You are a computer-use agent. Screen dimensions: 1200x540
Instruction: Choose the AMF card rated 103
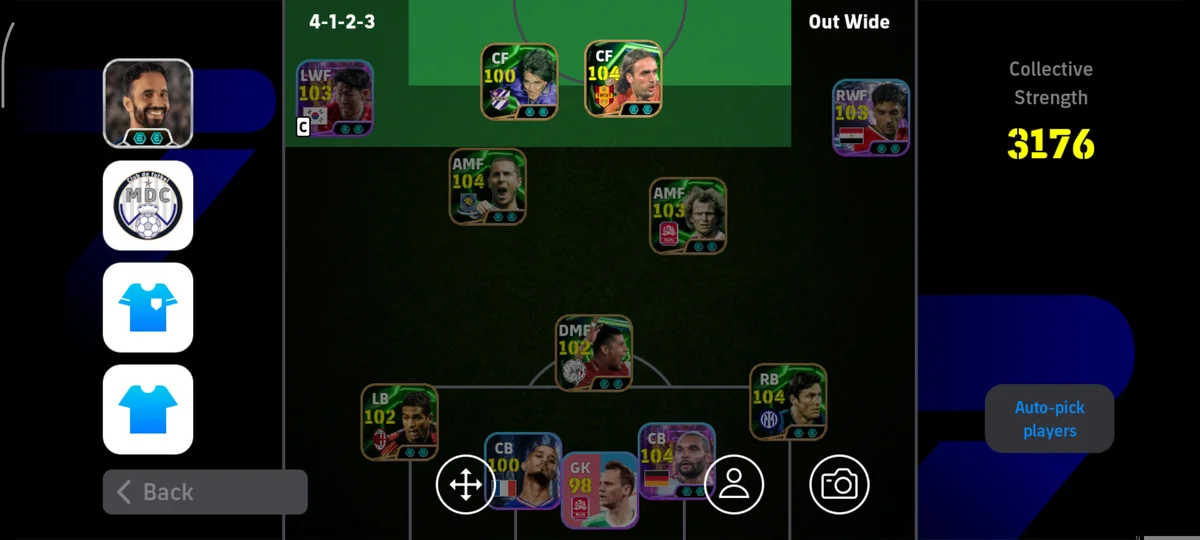point(688,215)
